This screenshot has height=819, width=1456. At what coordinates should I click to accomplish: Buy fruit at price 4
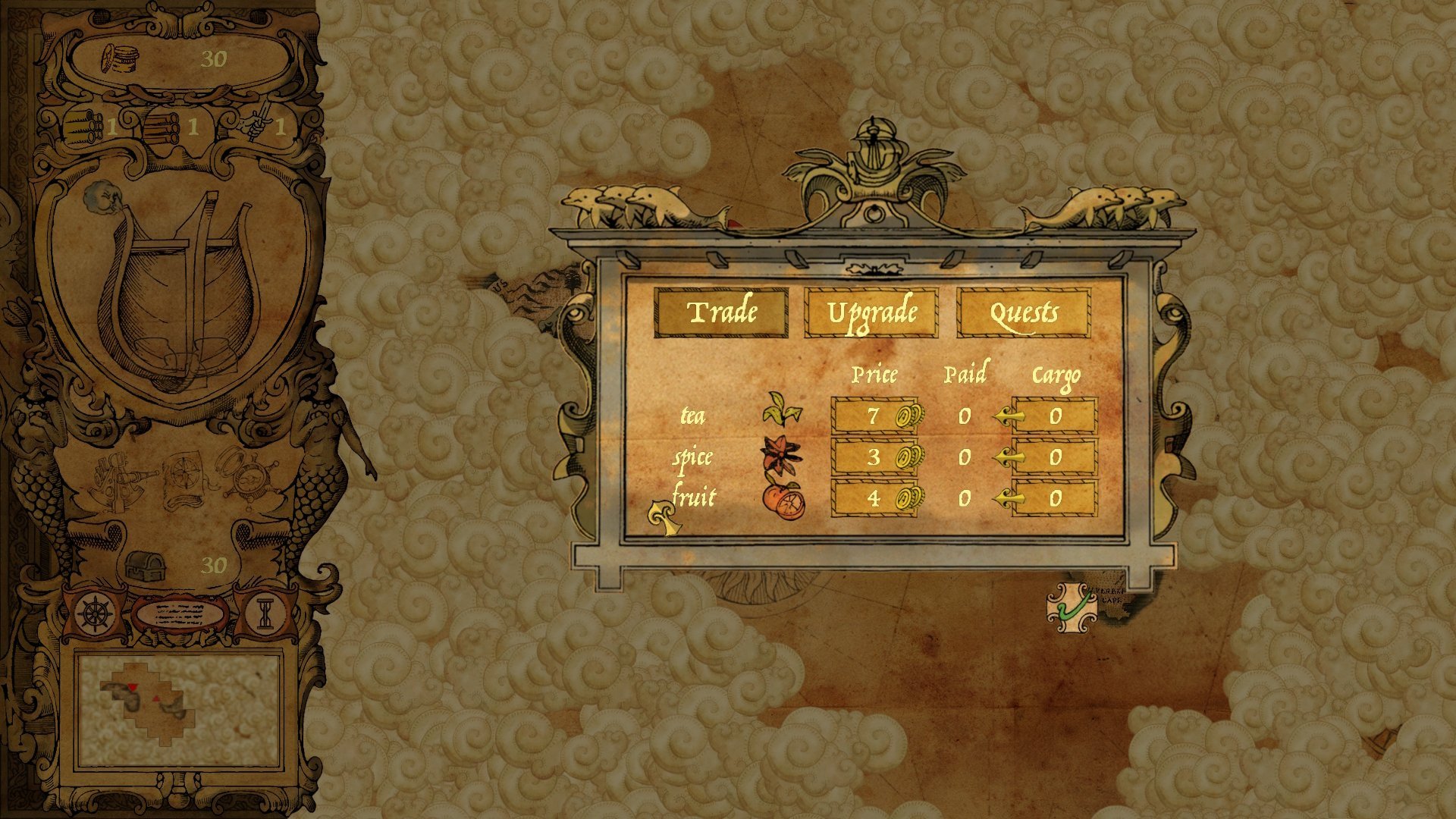pyautogui.click(x=874, y=498)
